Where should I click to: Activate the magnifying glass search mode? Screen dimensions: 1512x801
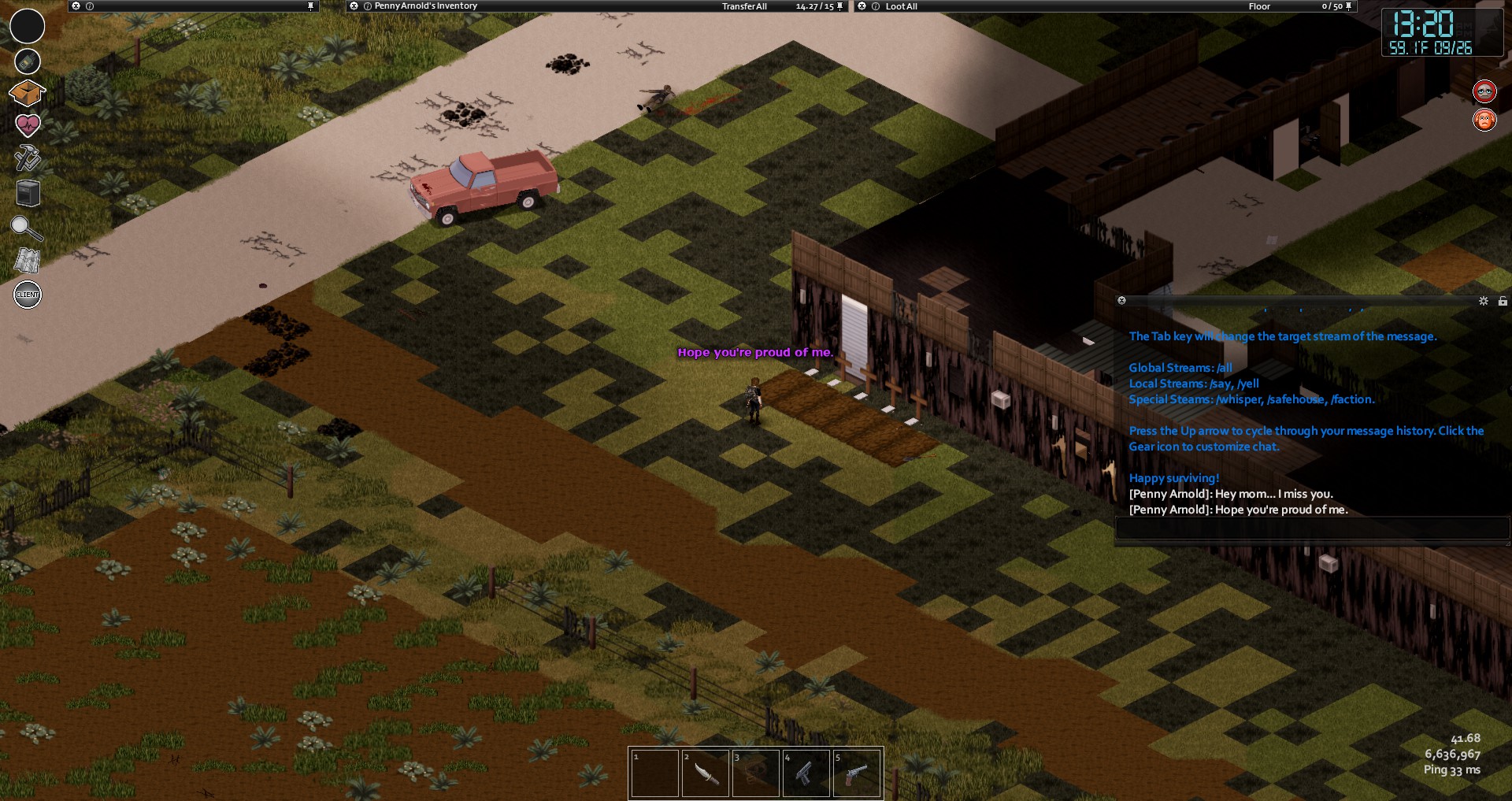[x=26, y=228]
